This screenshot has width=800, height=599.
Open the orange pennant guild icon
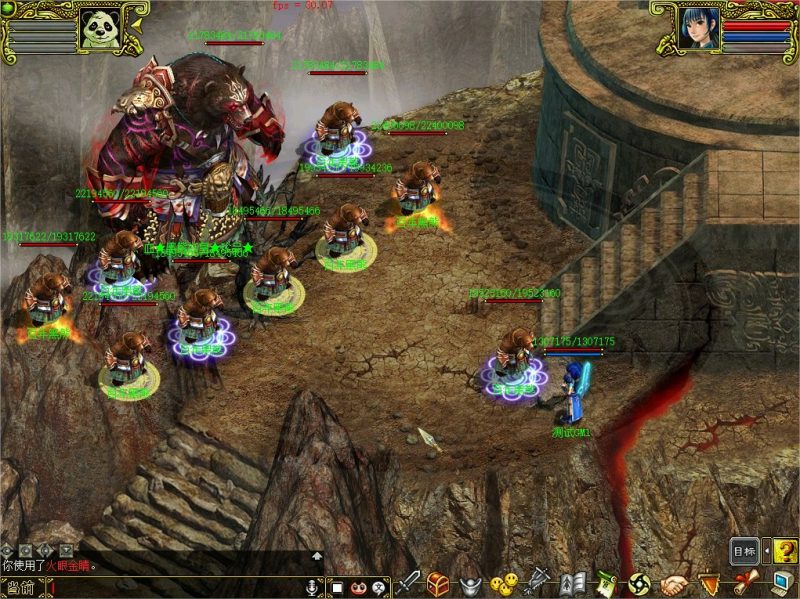(709, 583)
